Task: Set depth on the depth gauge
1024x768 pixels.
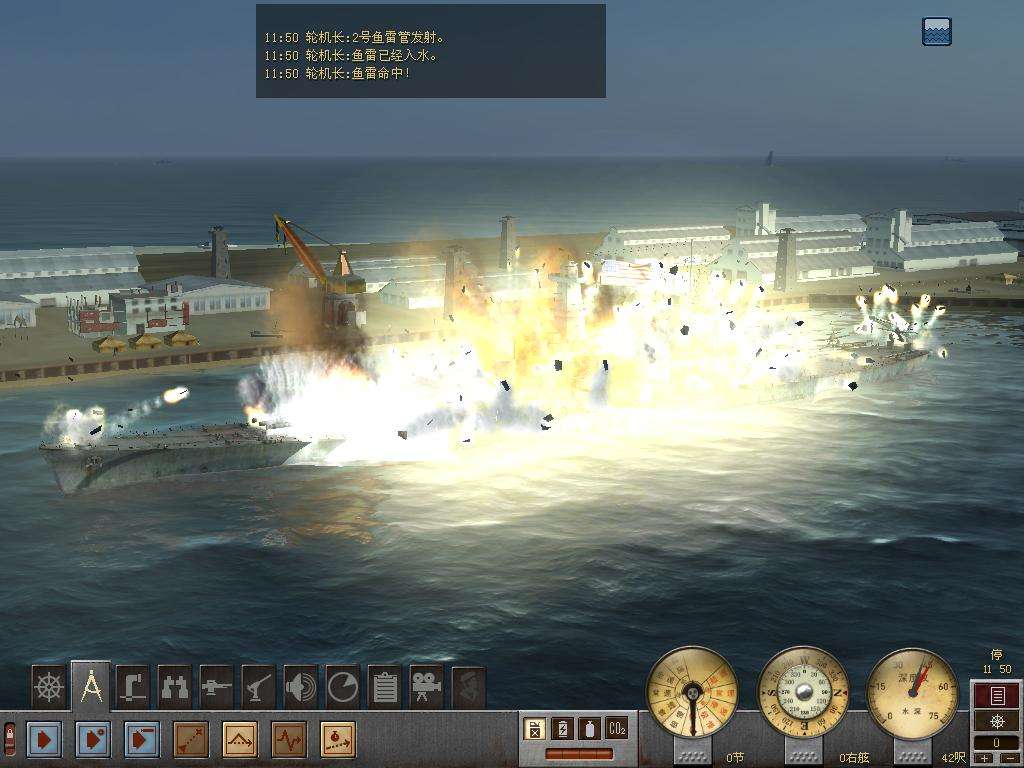Action: point(912,692)
